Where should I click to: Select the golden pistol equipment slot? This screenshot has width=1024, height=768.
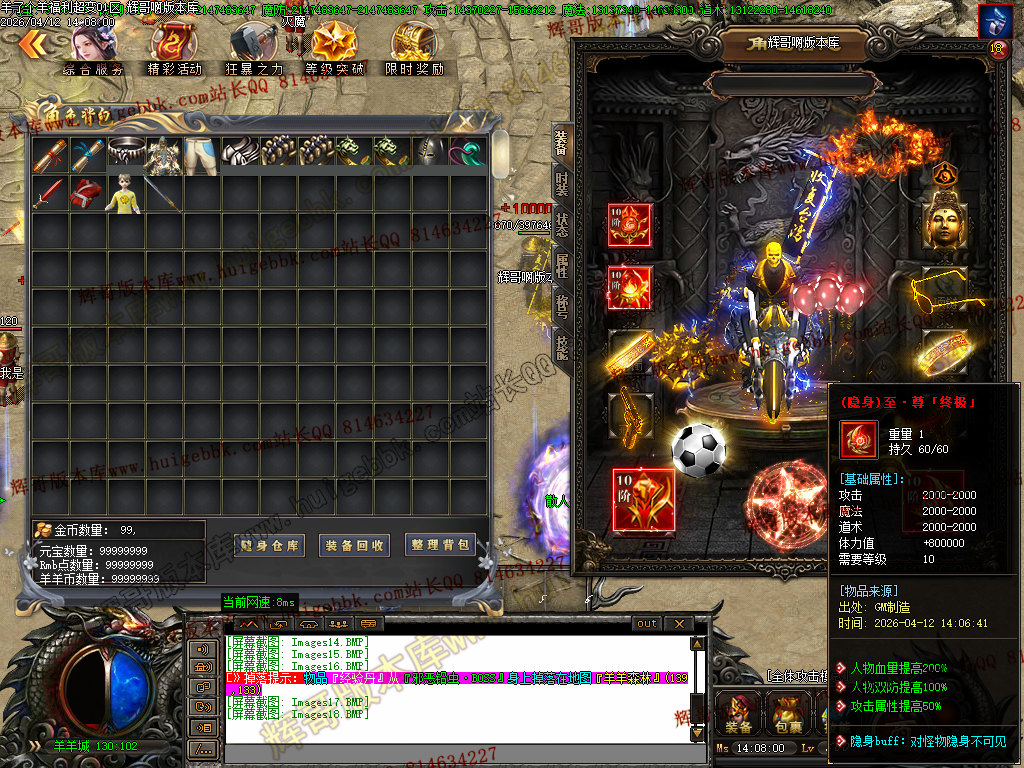[629, 409]
